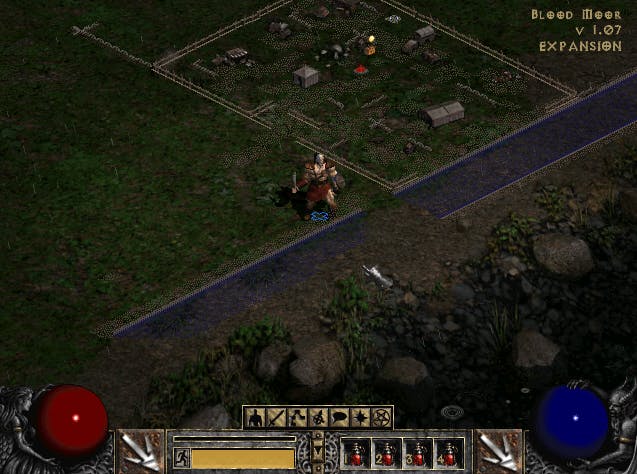Open the skill tree icon
637x474 pixels.
point(297,417)
